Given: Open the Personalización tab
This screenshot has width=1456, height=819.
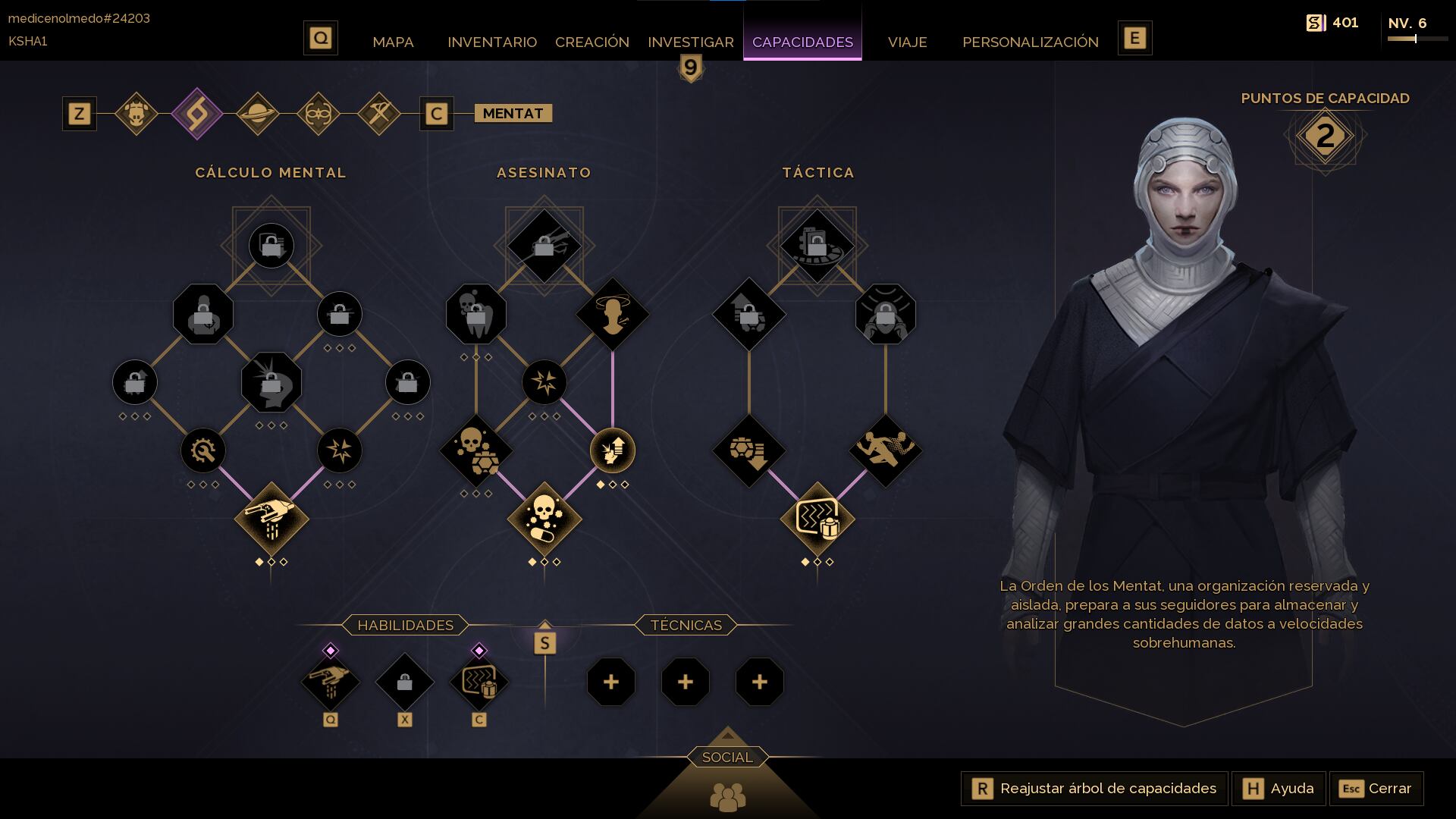Looking at the screenshot, I should click(1030, 42).
